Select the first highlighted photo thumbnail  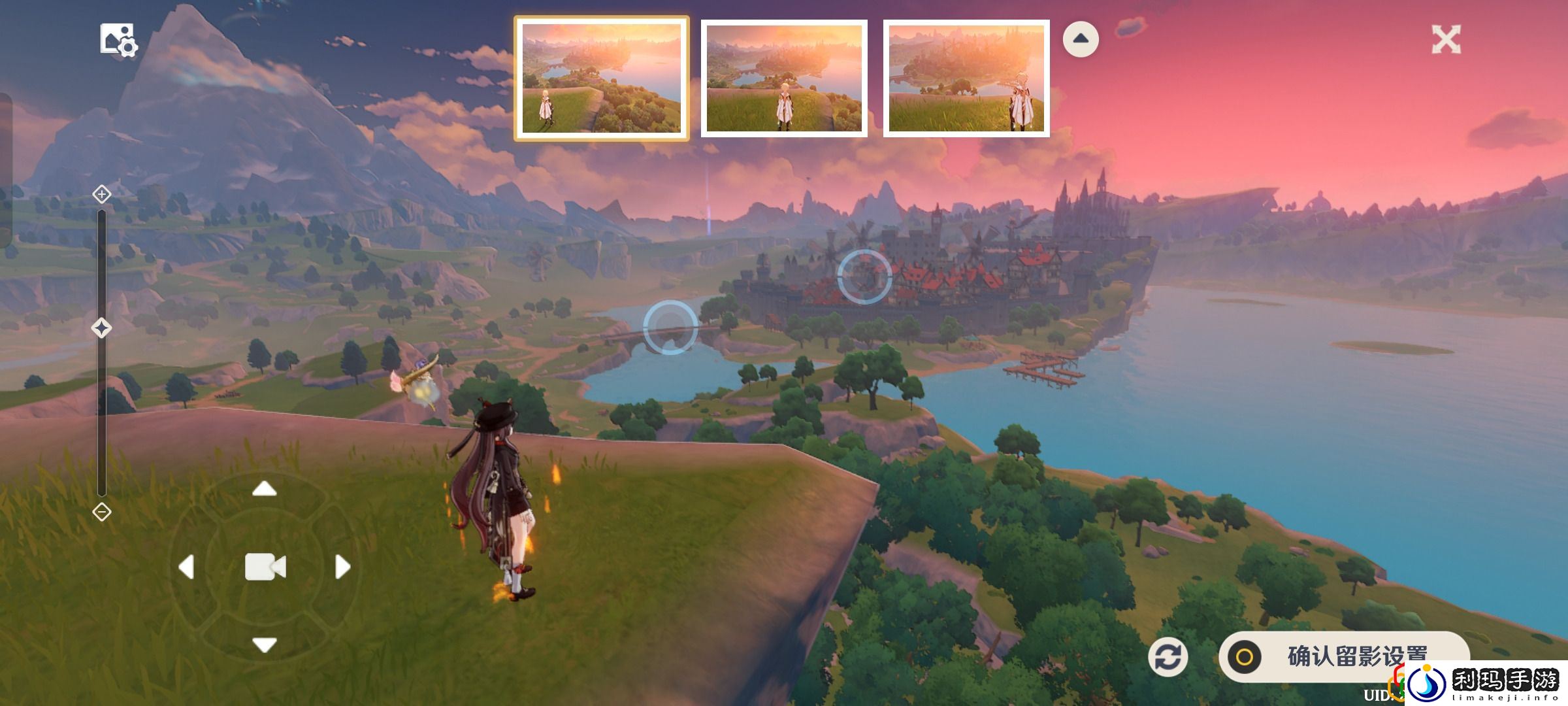coord(601,78)
